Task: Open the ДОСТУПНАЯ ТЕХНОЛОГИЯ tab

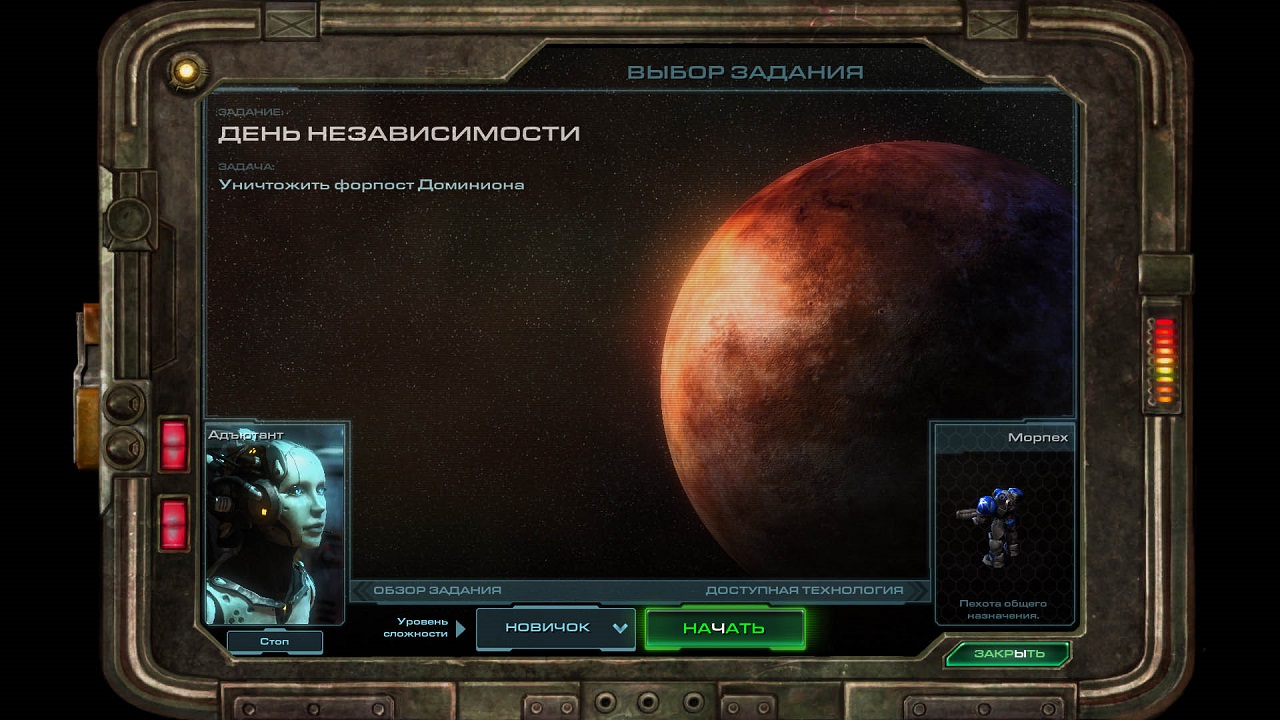Action: point(804,590)
